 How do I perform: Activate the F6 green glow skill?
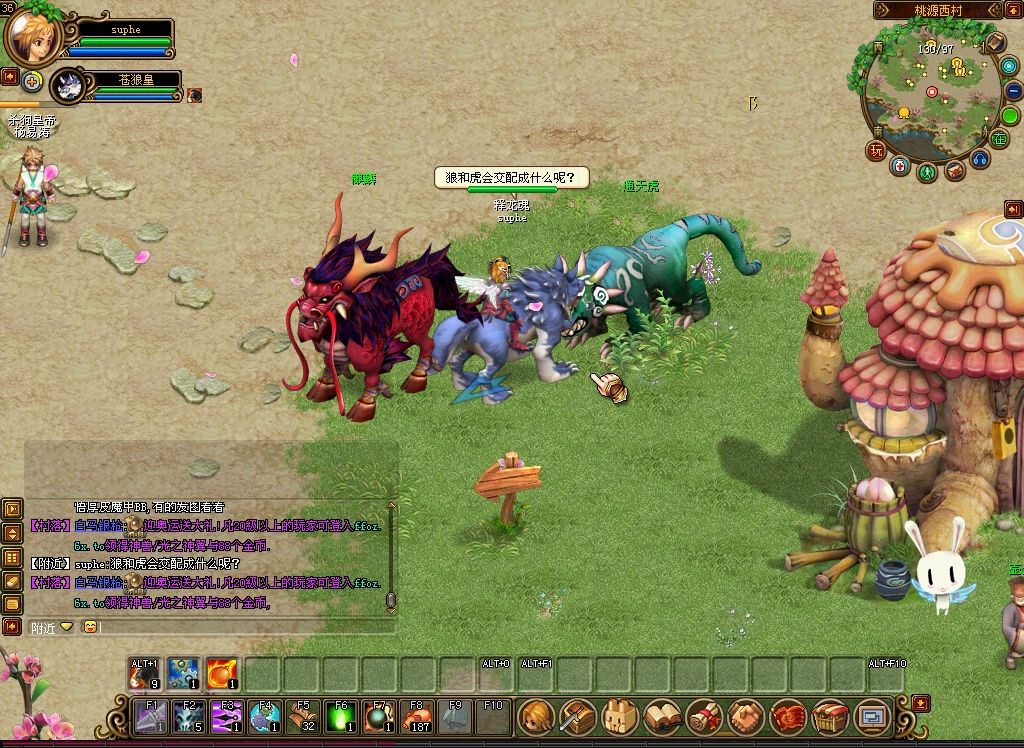tap(341, 716)
